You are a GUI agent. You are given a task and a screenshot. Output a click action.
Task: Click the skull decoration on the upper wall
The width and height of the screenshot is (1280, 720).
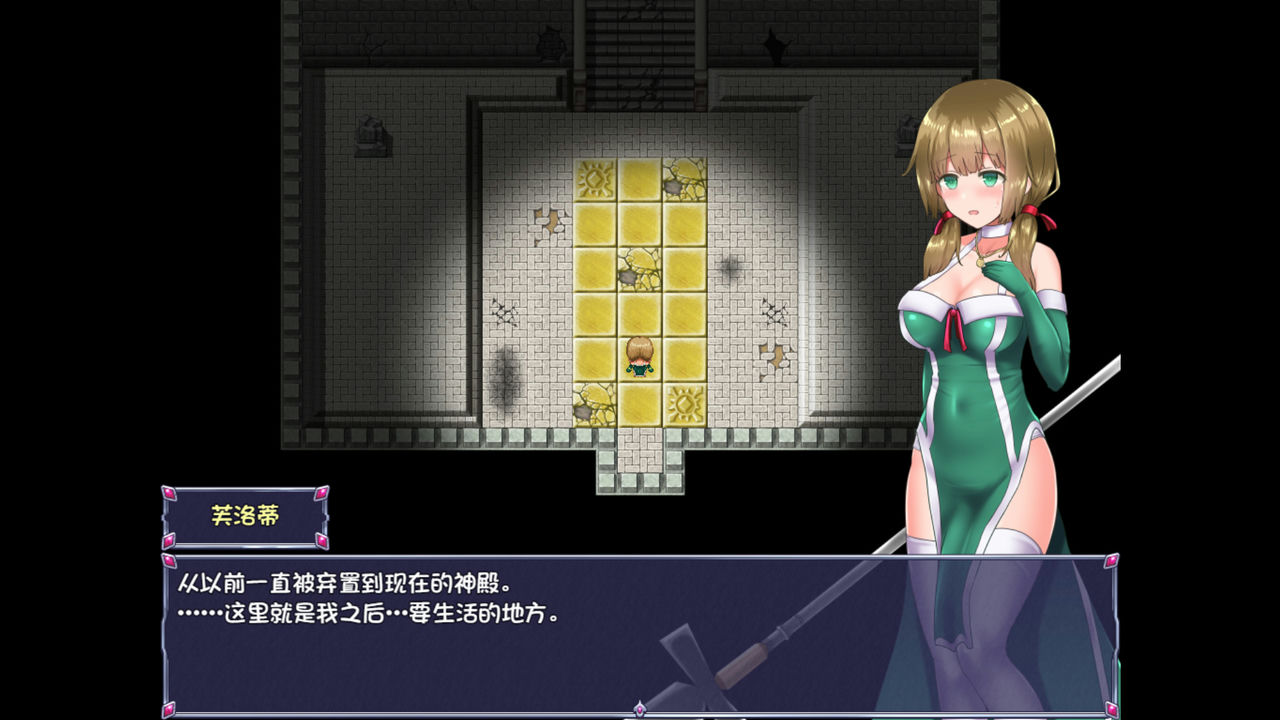tap(548, 43)
